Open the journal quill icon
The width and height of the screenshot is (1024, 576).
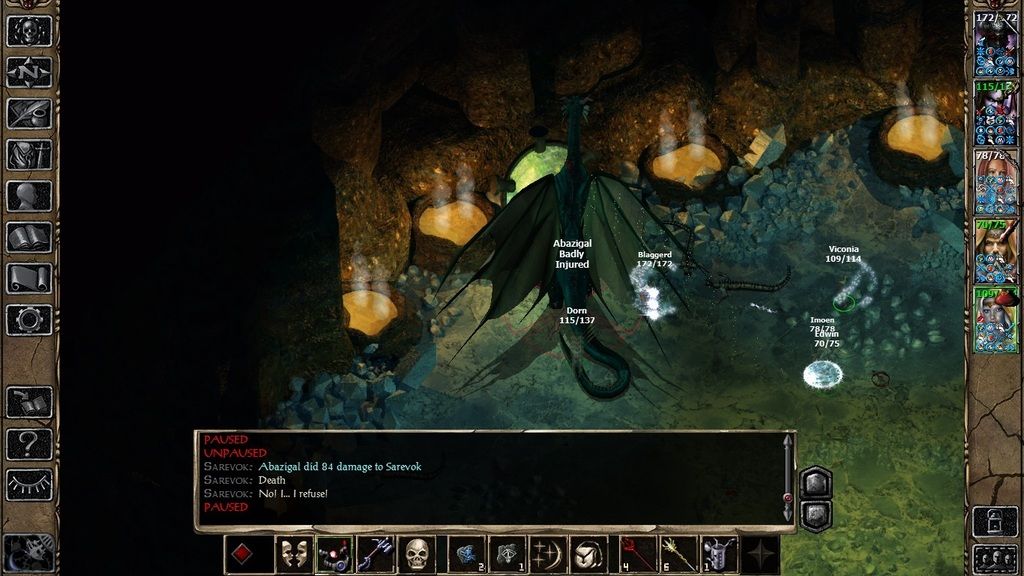coord(29,113)
